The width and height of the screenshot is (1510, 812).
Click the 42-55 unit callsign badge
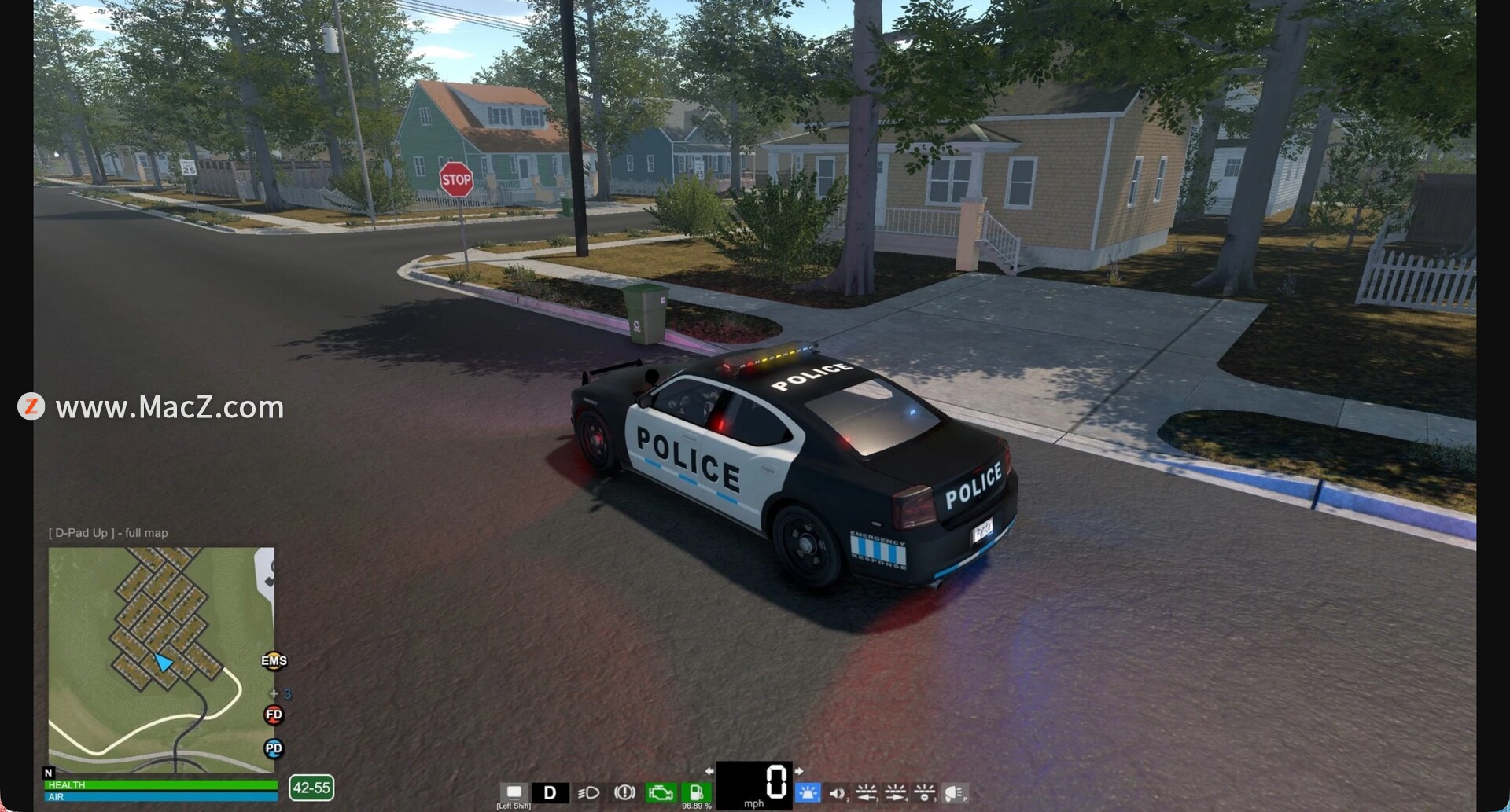point(311,788)
